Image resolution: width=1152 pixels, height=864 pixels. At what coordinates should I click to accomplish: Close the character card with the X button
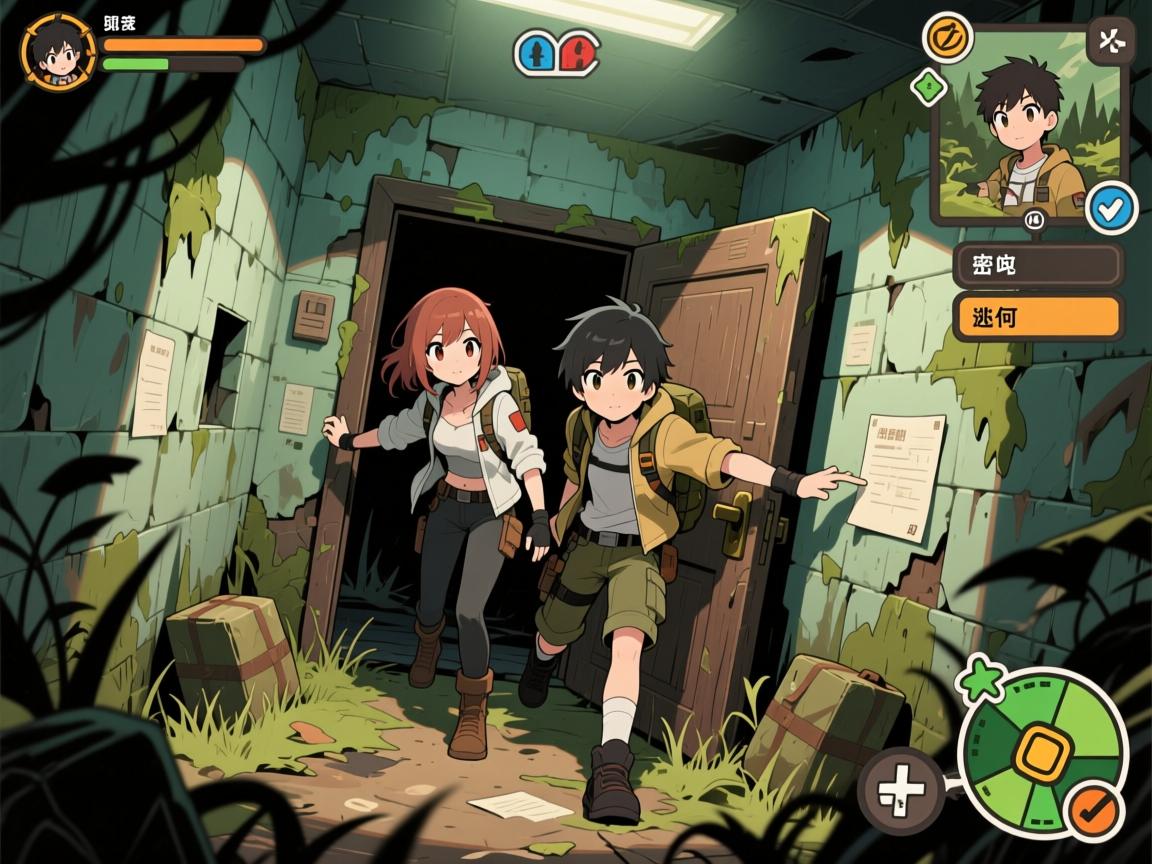click(1109, 41)
